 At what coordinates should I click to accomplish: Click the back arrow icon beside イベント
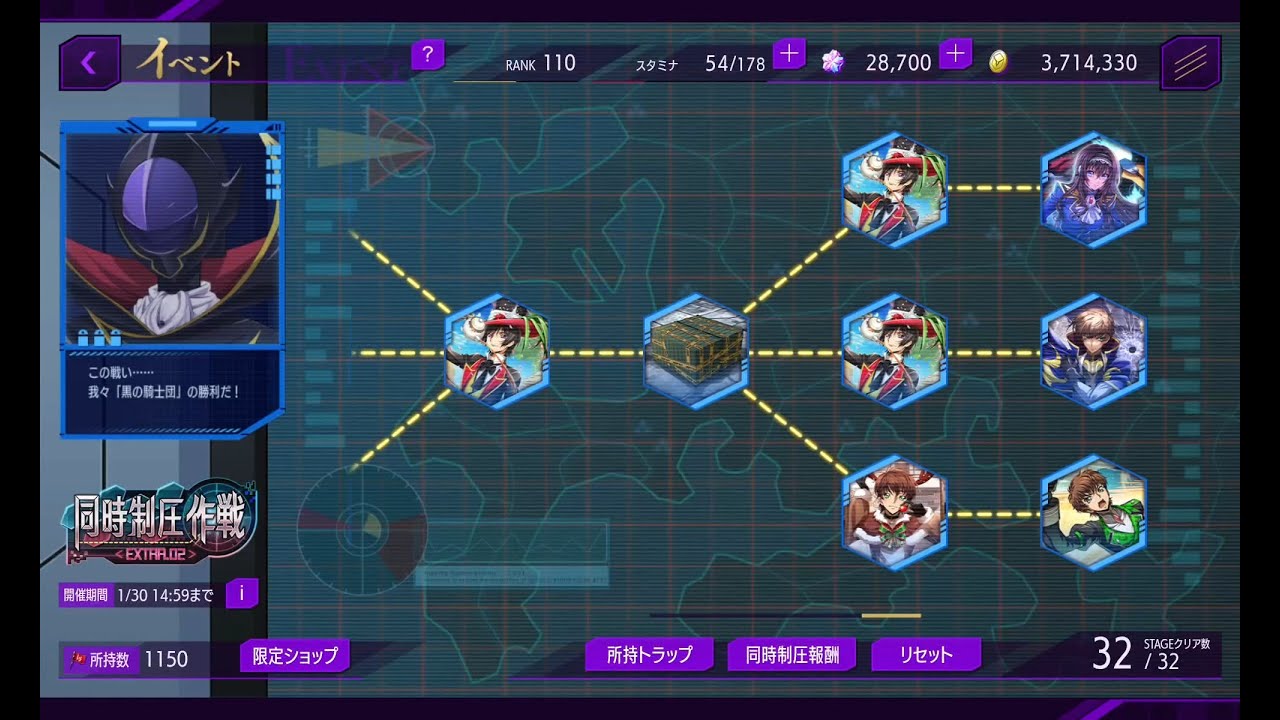pos(88,60)
